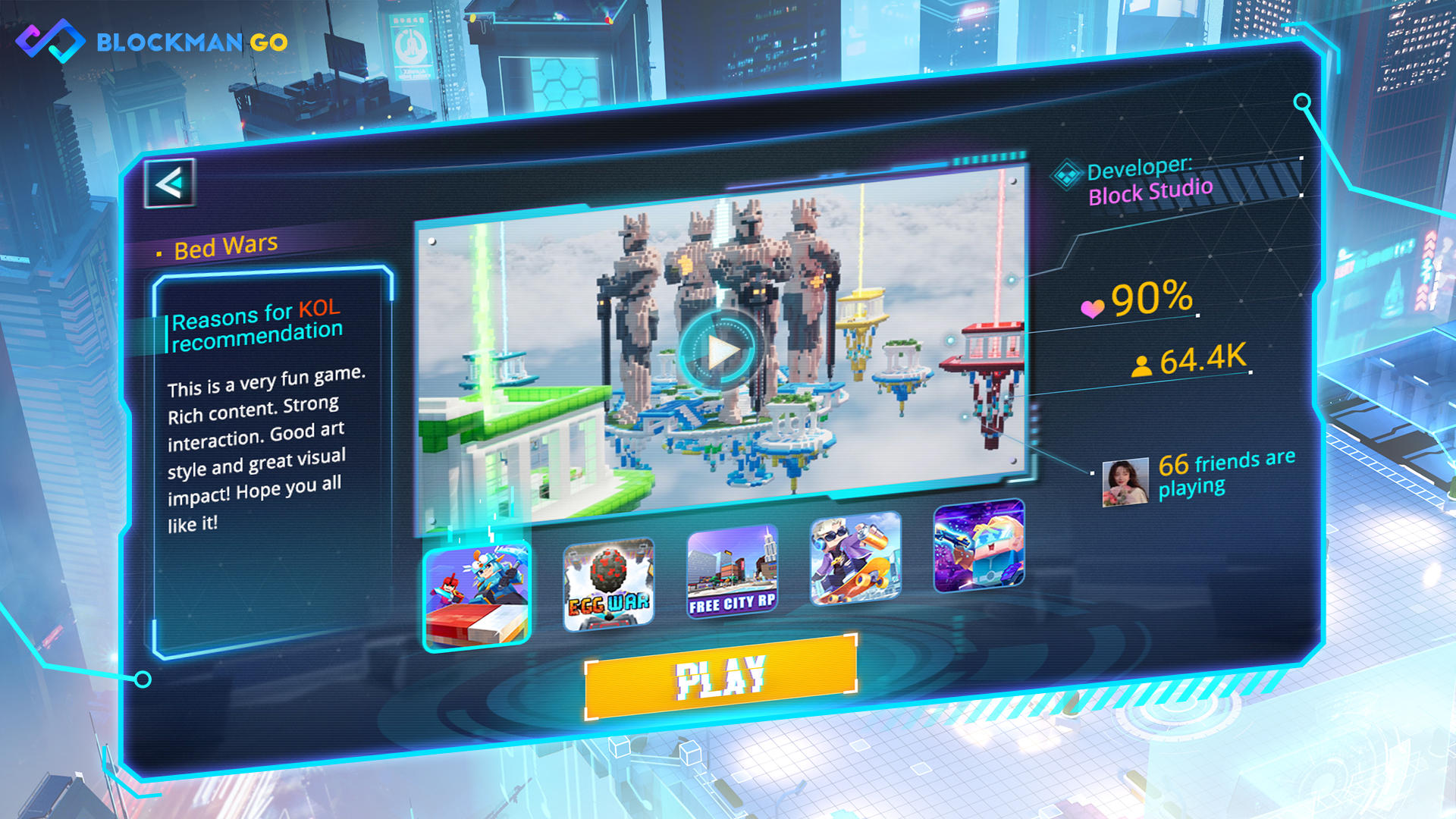This screenshot has width=1456, height=819.
Task: Click the back arrow to exit game details
Action: pos(170,182)
